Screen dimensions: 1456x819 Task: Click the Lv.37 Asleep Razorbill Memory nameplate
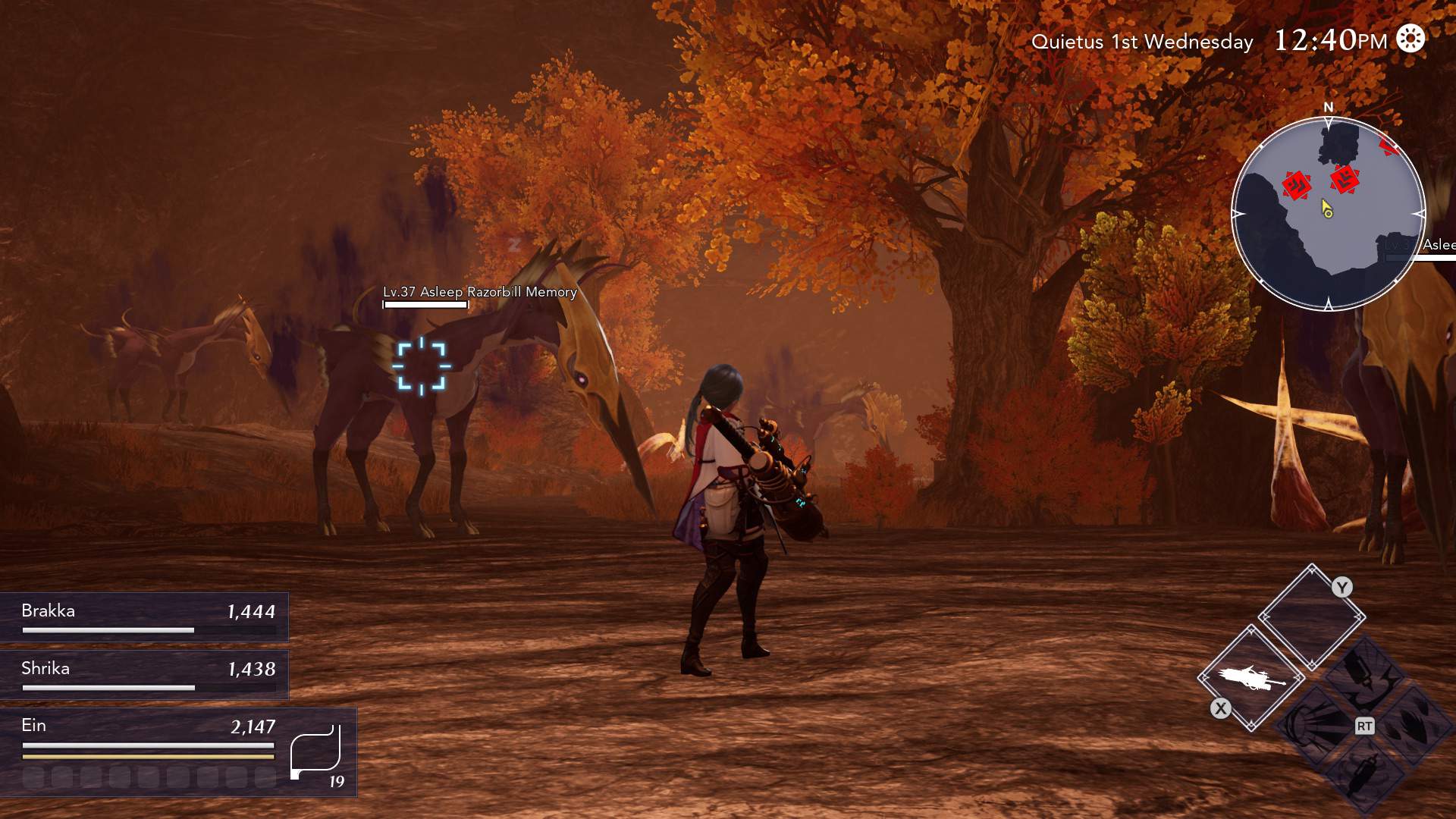[x=479, y=292]
